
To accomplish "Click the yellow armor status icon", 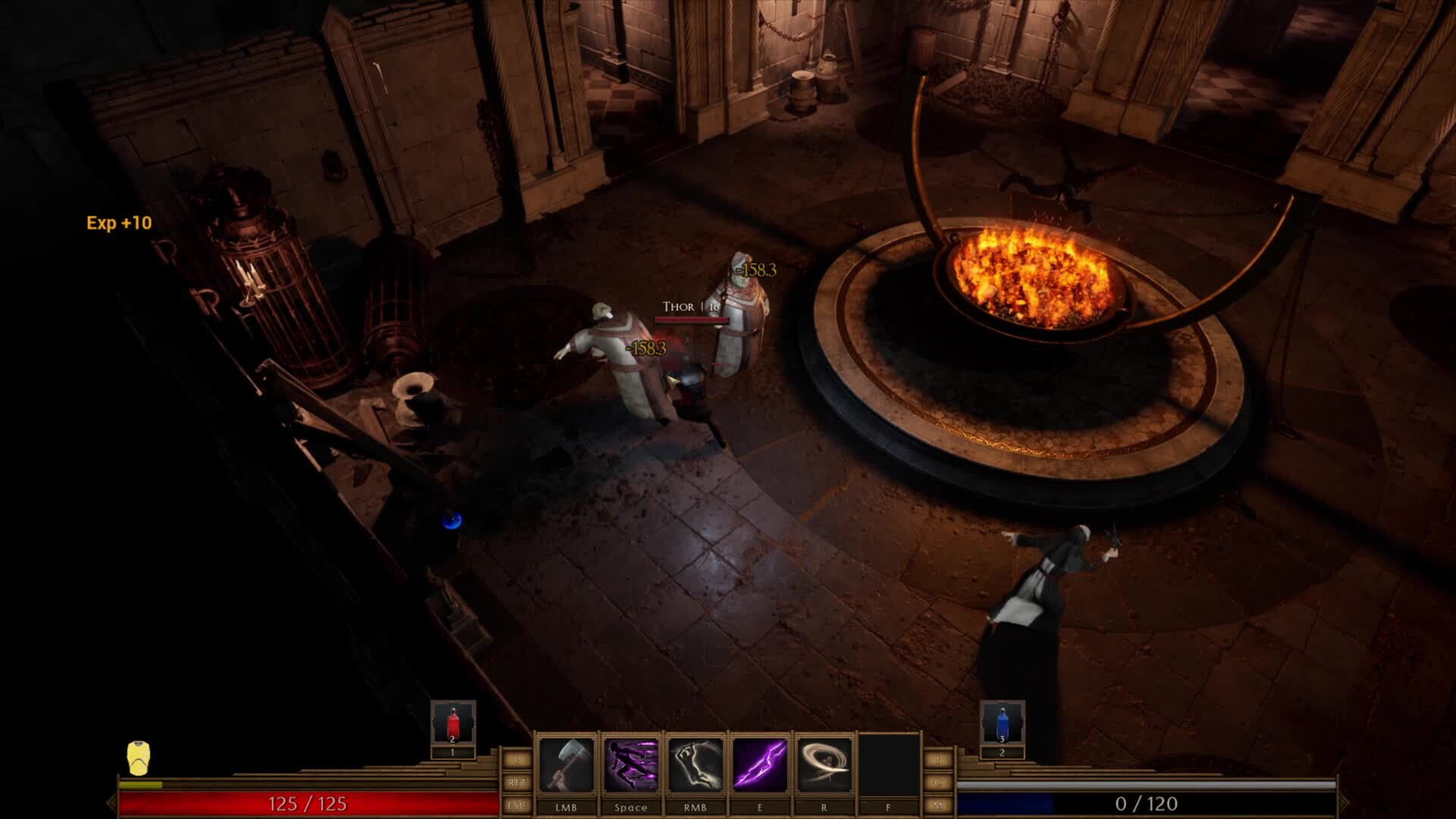I will pyautogui.click(x=138, y=758).
